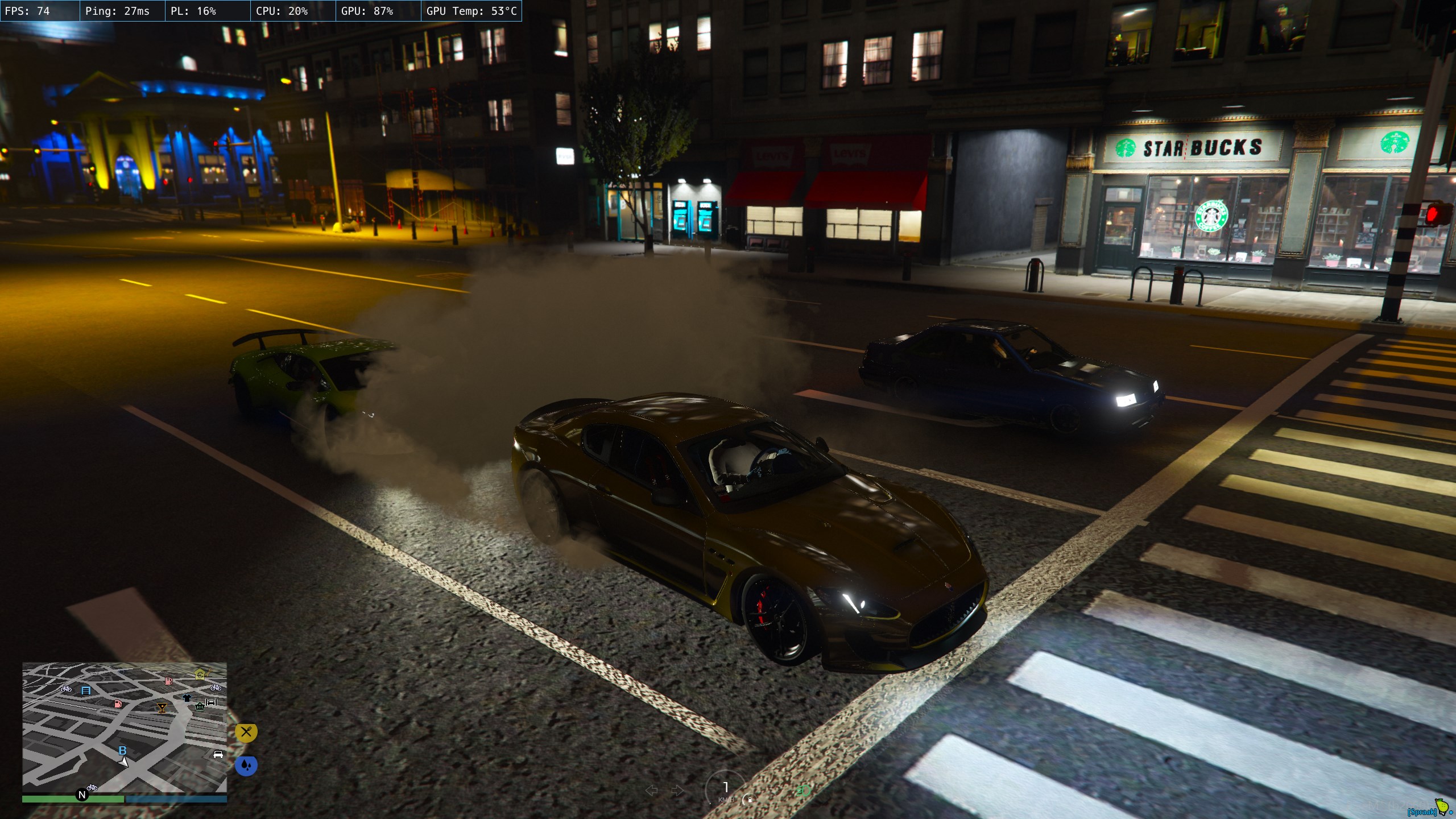Click the blue water-drop thirst icon
1456x819 pixels.
pos(246,765)
